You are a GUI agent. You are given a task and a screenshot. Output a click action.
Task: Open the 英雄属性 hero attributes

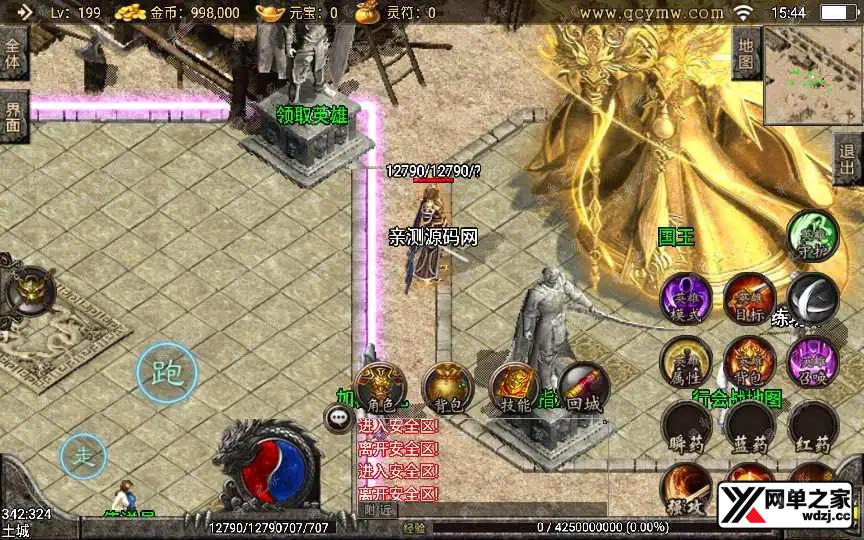685,362
